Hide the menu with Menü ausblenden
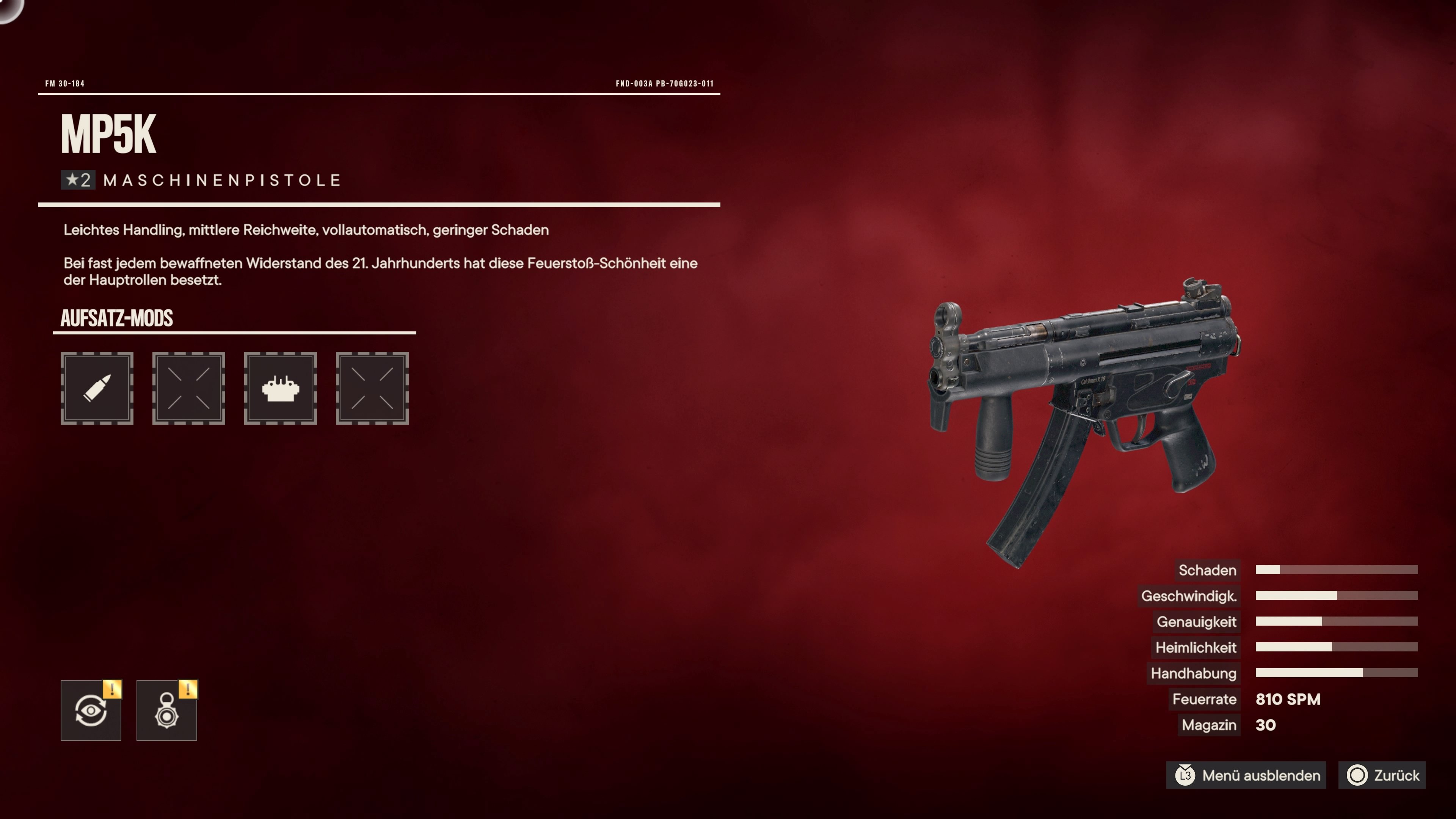The width and height of the screenshot is (1456, 819). coord(1248,775)
